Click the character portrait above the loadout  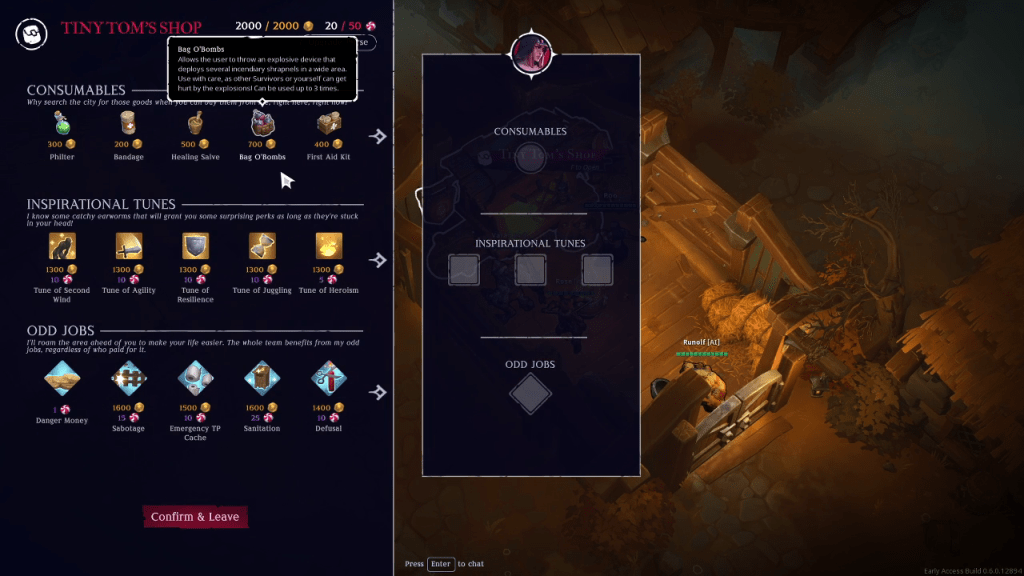[531, 54]
